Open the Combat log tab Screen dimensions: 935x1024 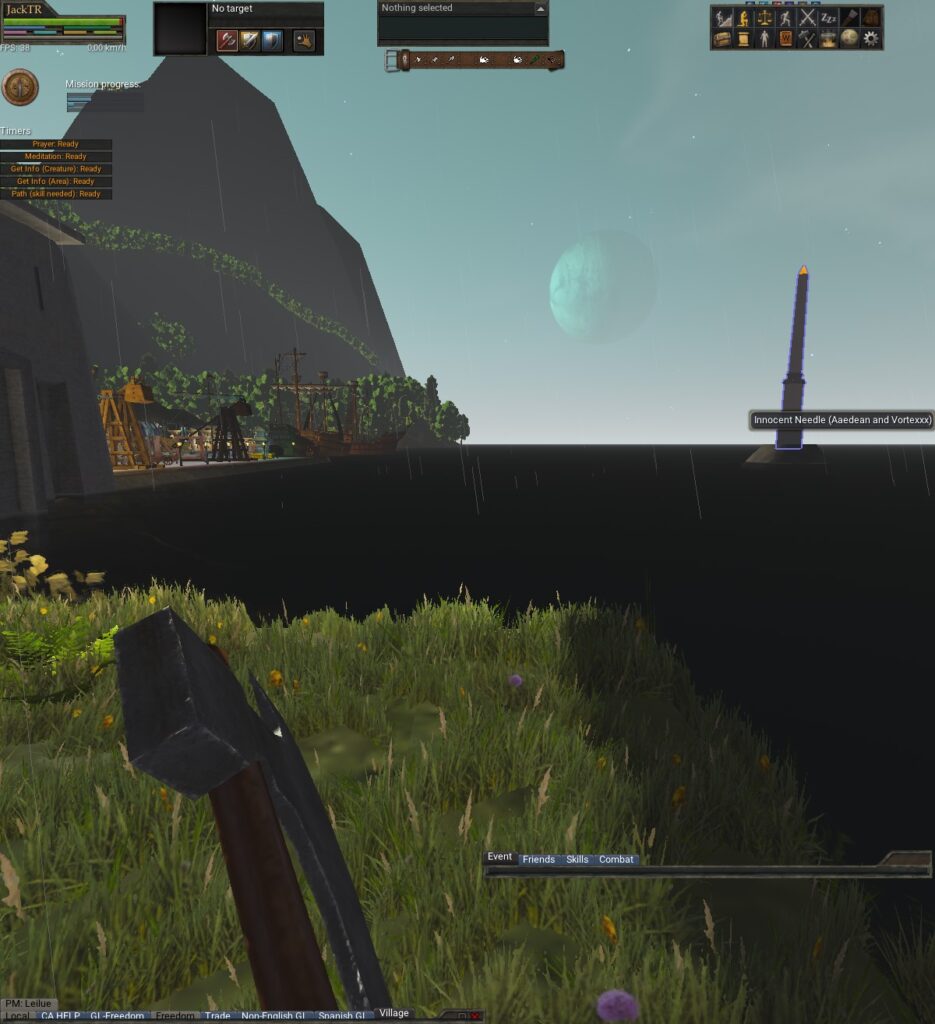point(616,859)
